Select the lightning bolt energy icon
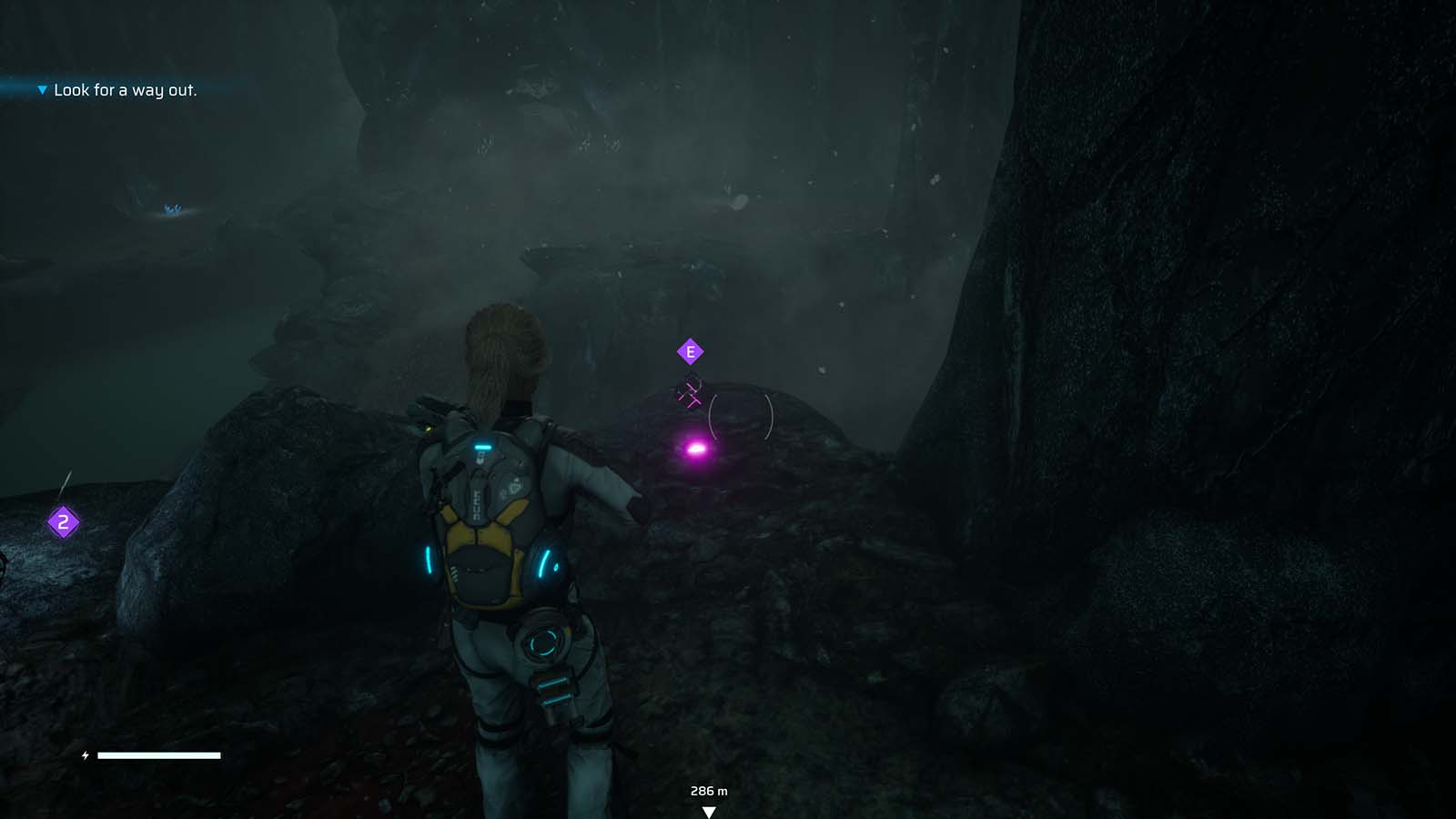 (84, 753)
